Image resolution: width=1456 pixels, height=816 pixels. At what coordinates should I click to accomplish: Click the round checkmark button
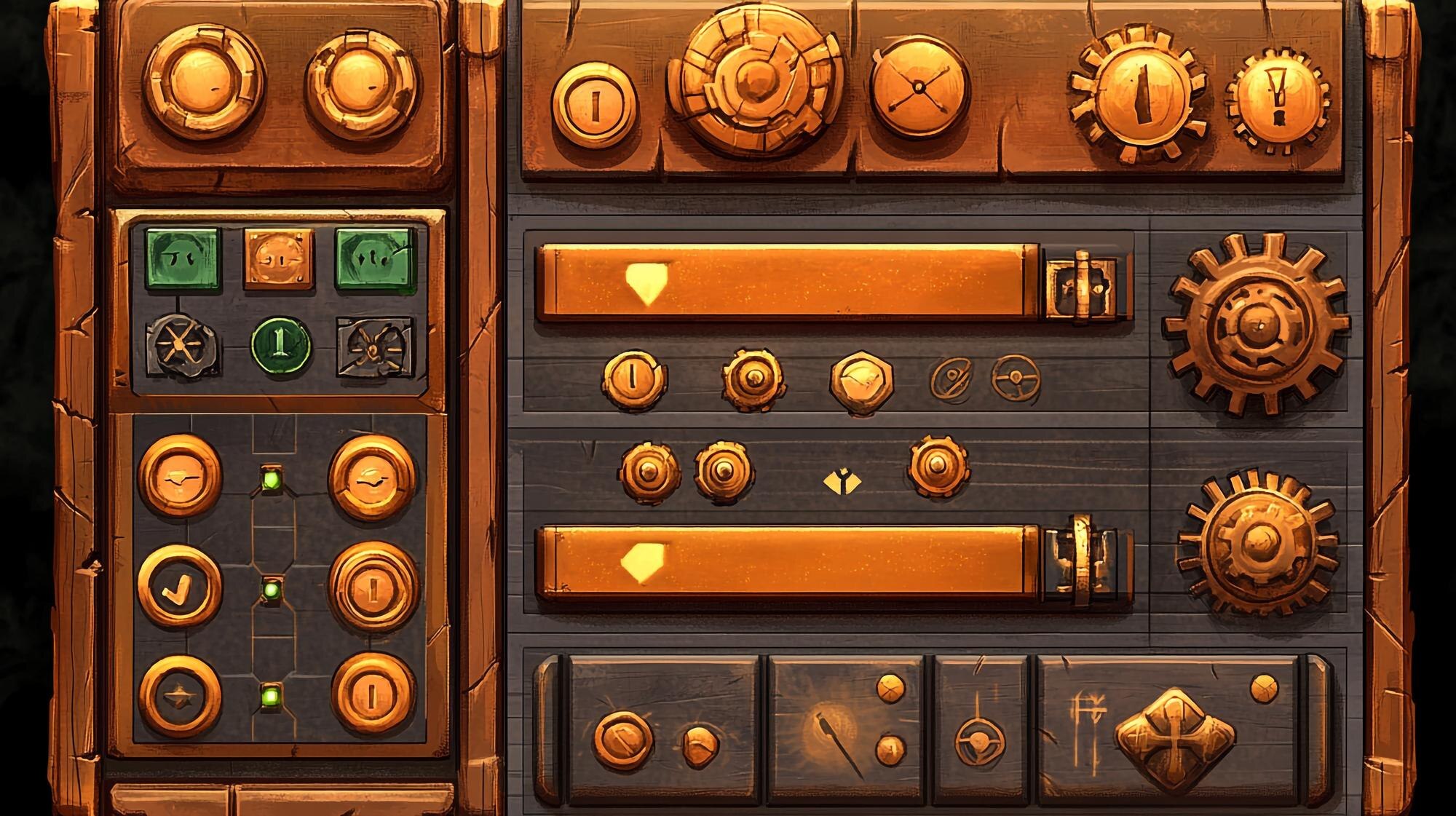click(x=179, y=587)
